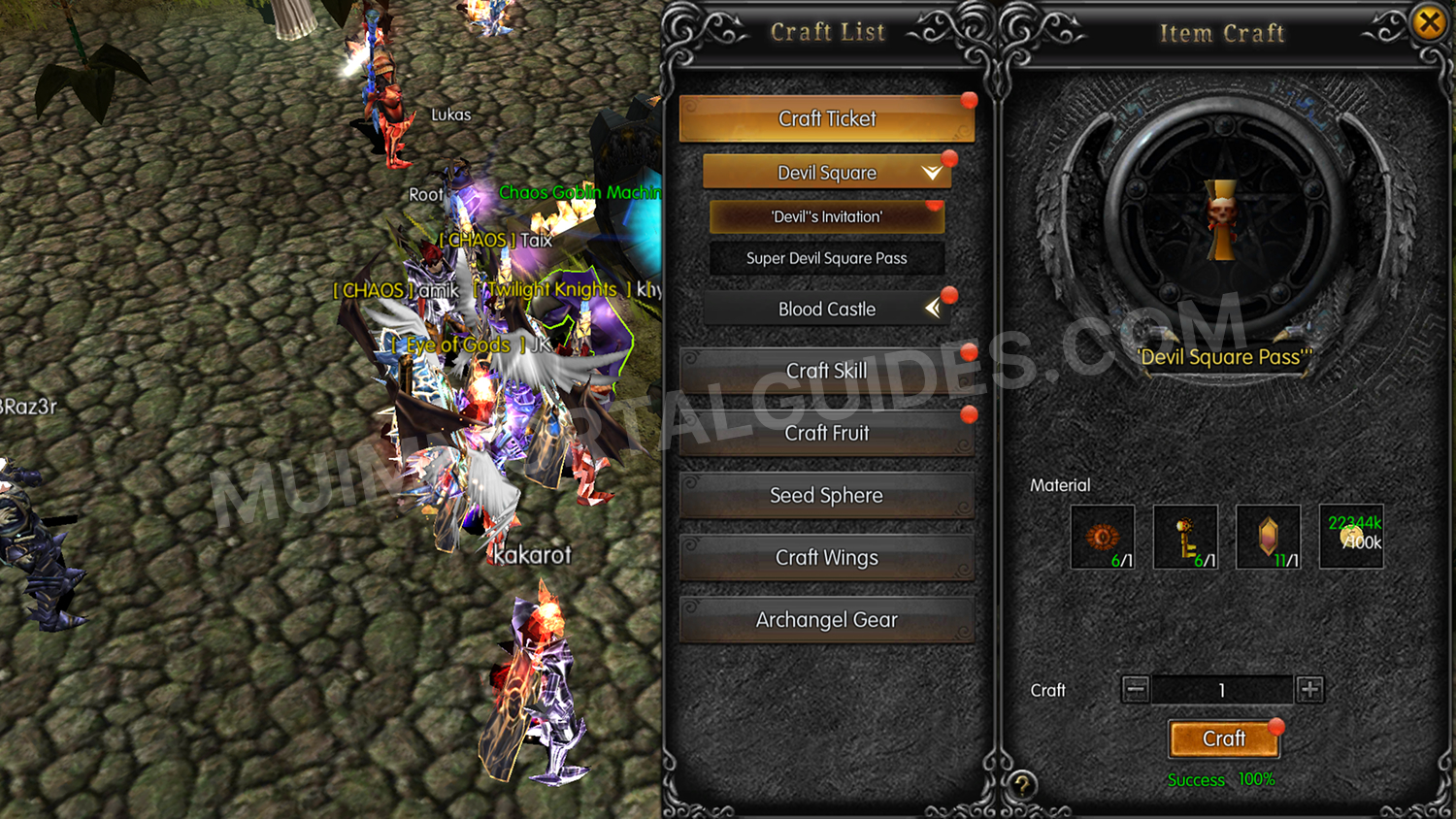The image size is (1456, 819).
Task: Open the Craft Skill section
Action: (x=827, y=371)
